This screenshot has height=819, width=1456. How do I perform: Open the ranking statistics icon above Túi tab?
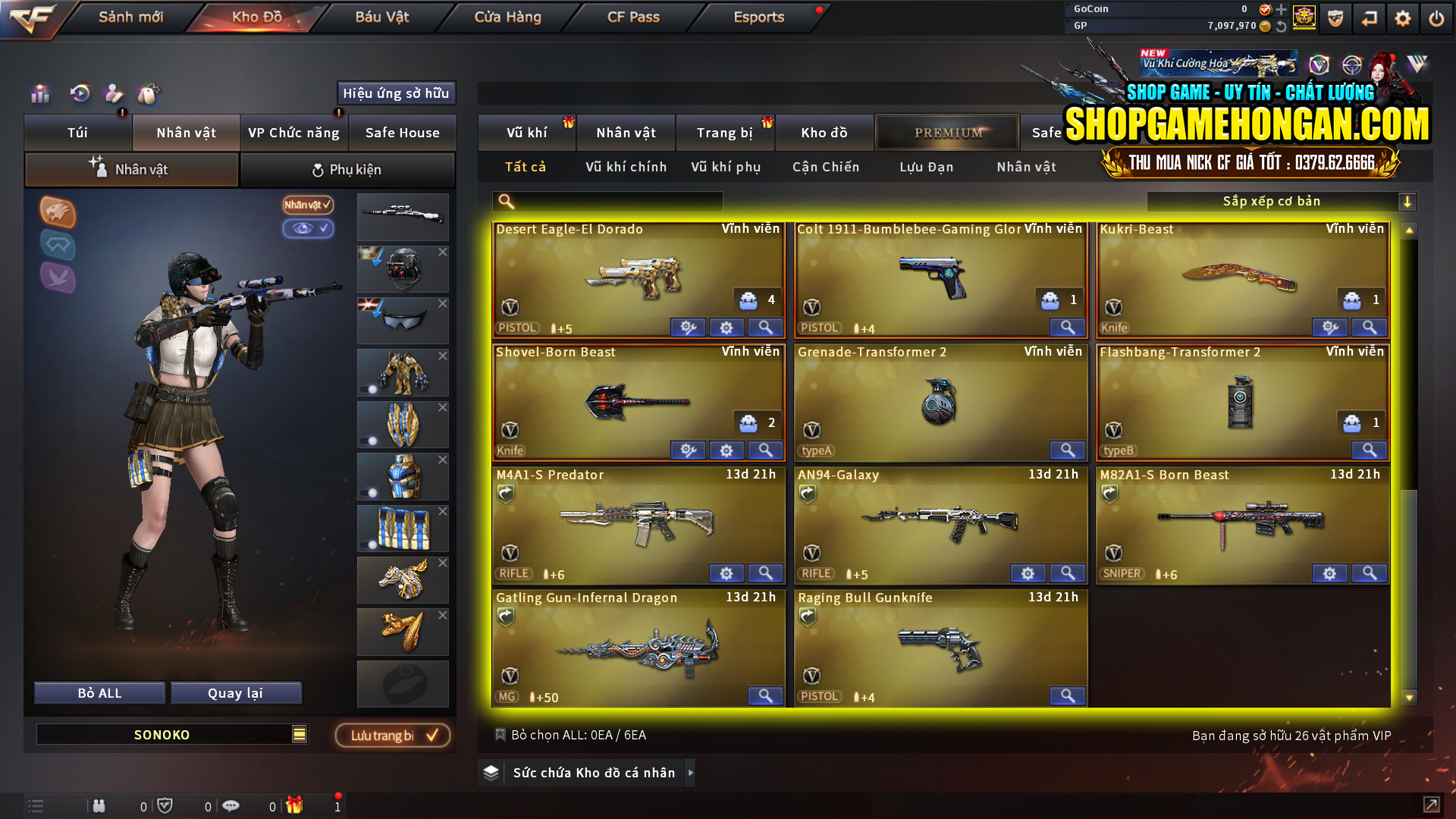coord(39,95)
